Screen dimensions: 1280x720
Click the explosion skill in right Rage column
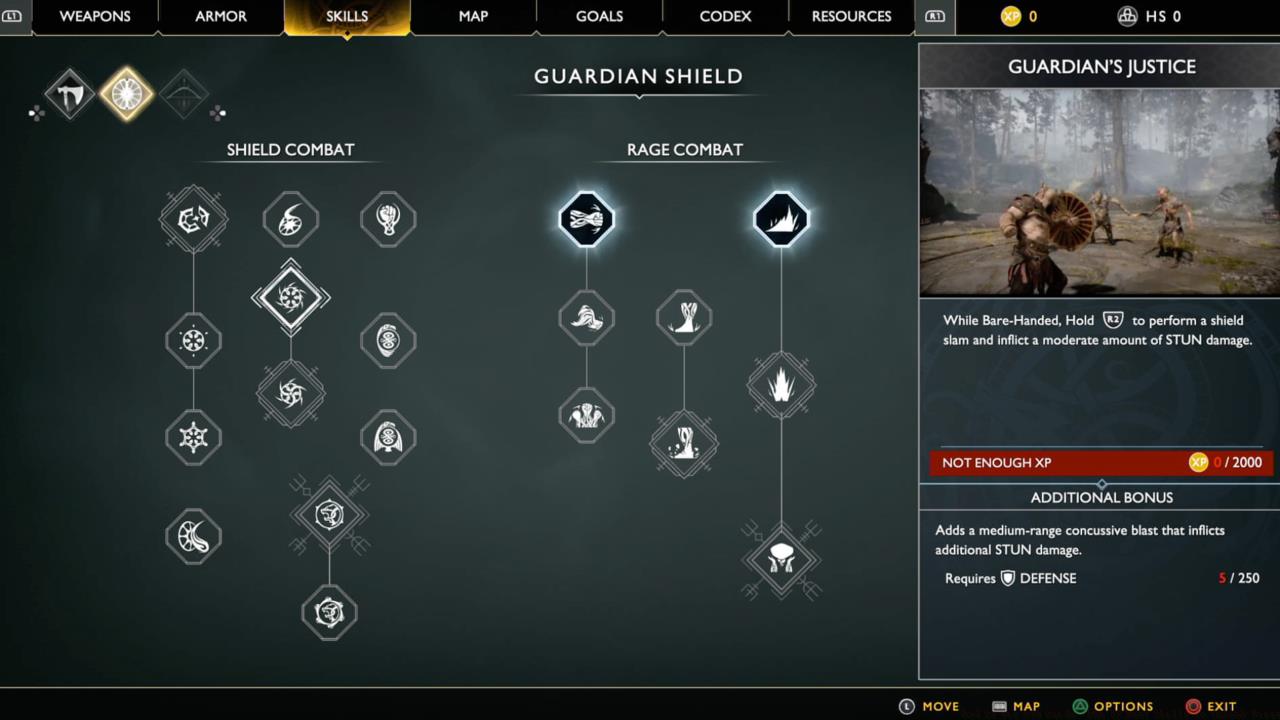click(x=781, y=385)
